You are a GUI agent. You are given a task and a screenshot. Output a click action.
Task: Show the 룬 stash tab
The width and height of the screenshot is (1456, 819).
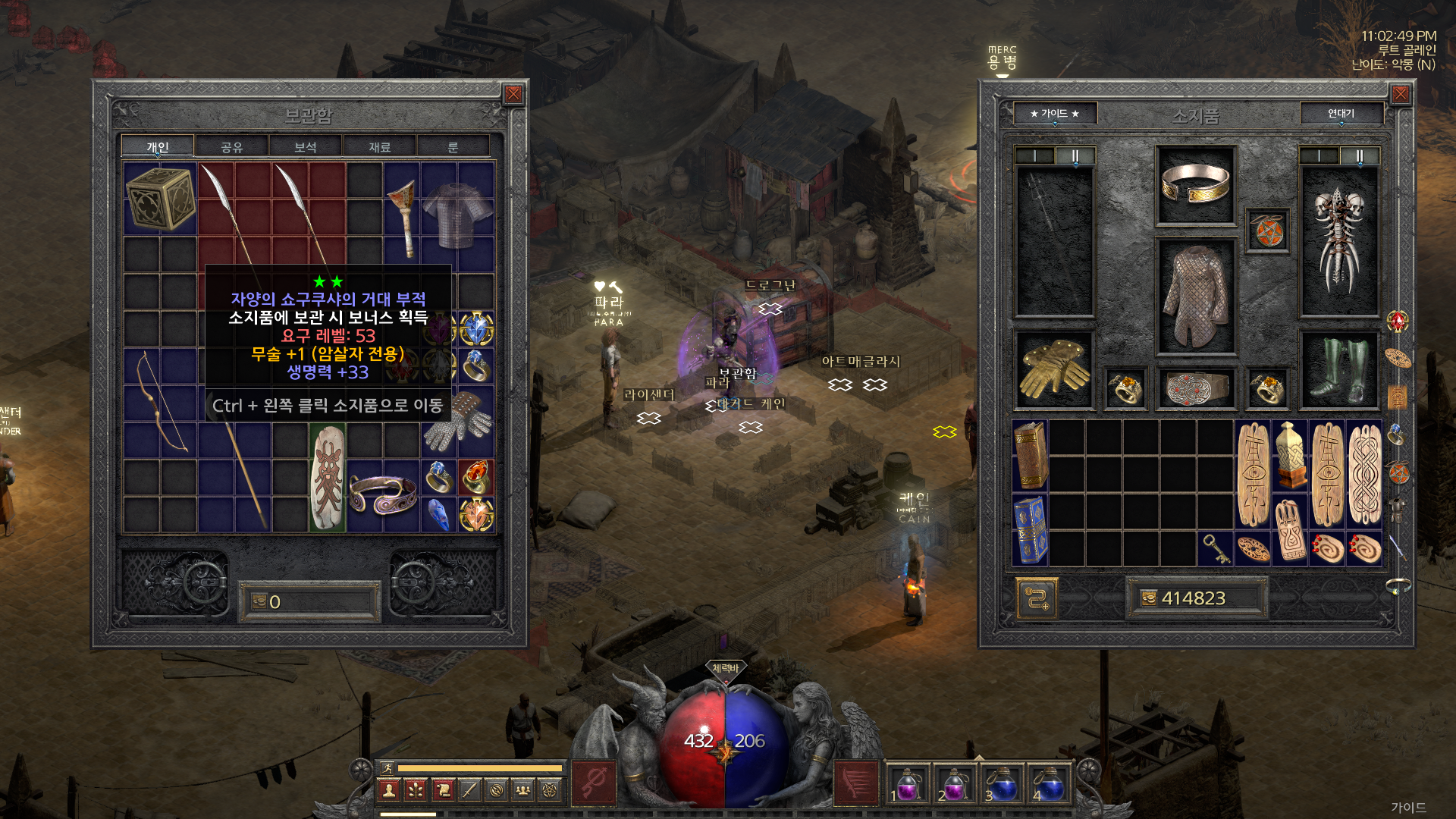pos(453,147)
